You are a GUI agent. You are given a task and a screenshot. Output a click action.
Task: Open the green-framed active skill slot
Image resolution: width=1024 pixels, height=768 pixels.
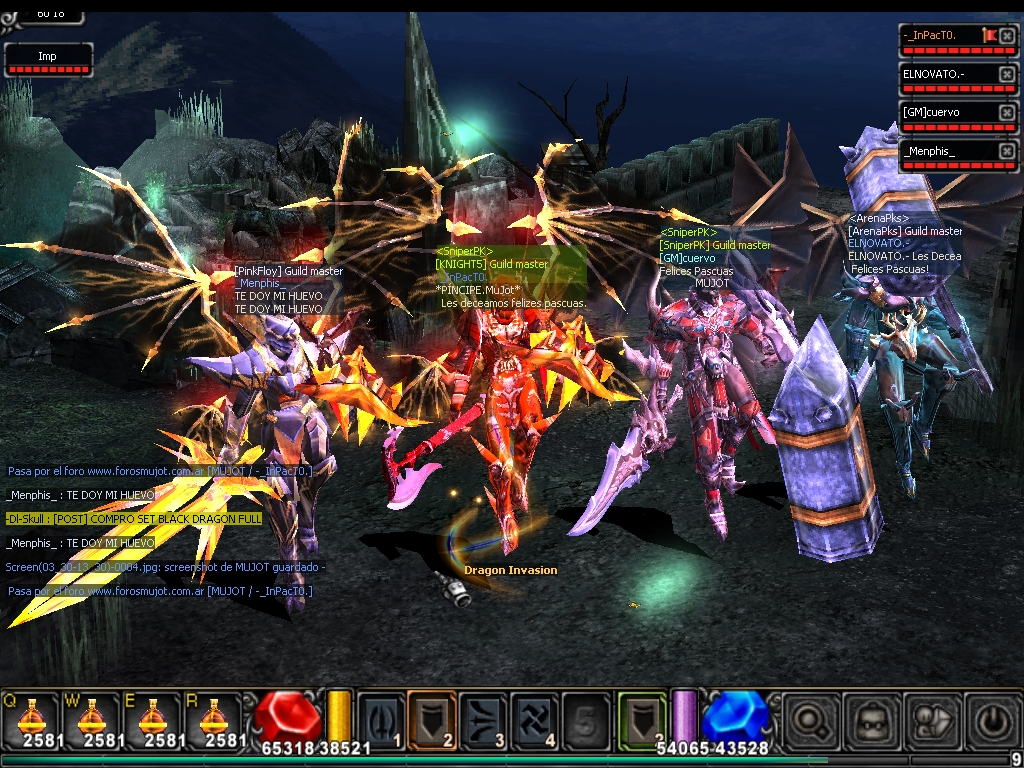coord(641,718)
